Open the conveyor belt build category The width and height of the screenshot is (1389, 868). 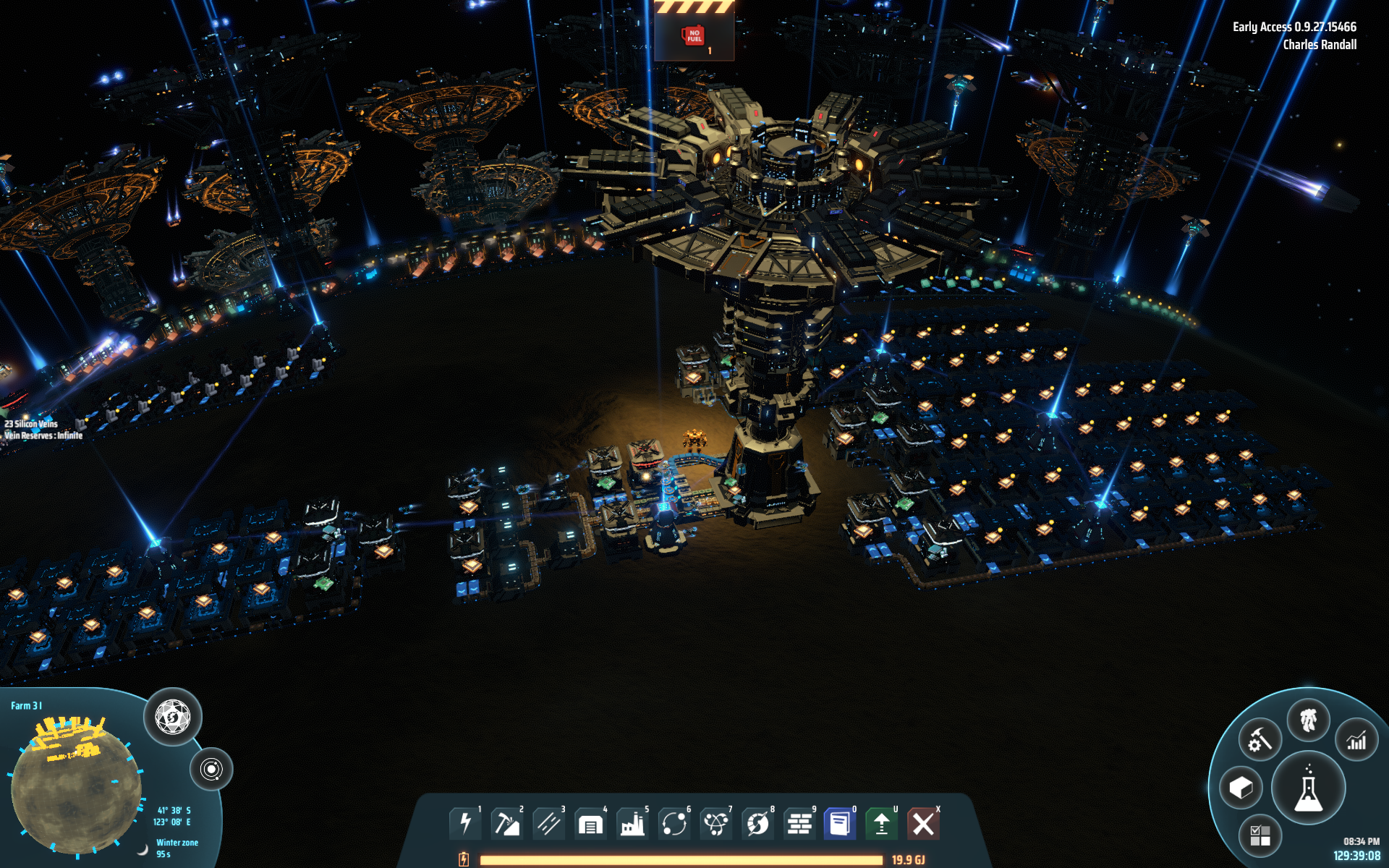548,824
